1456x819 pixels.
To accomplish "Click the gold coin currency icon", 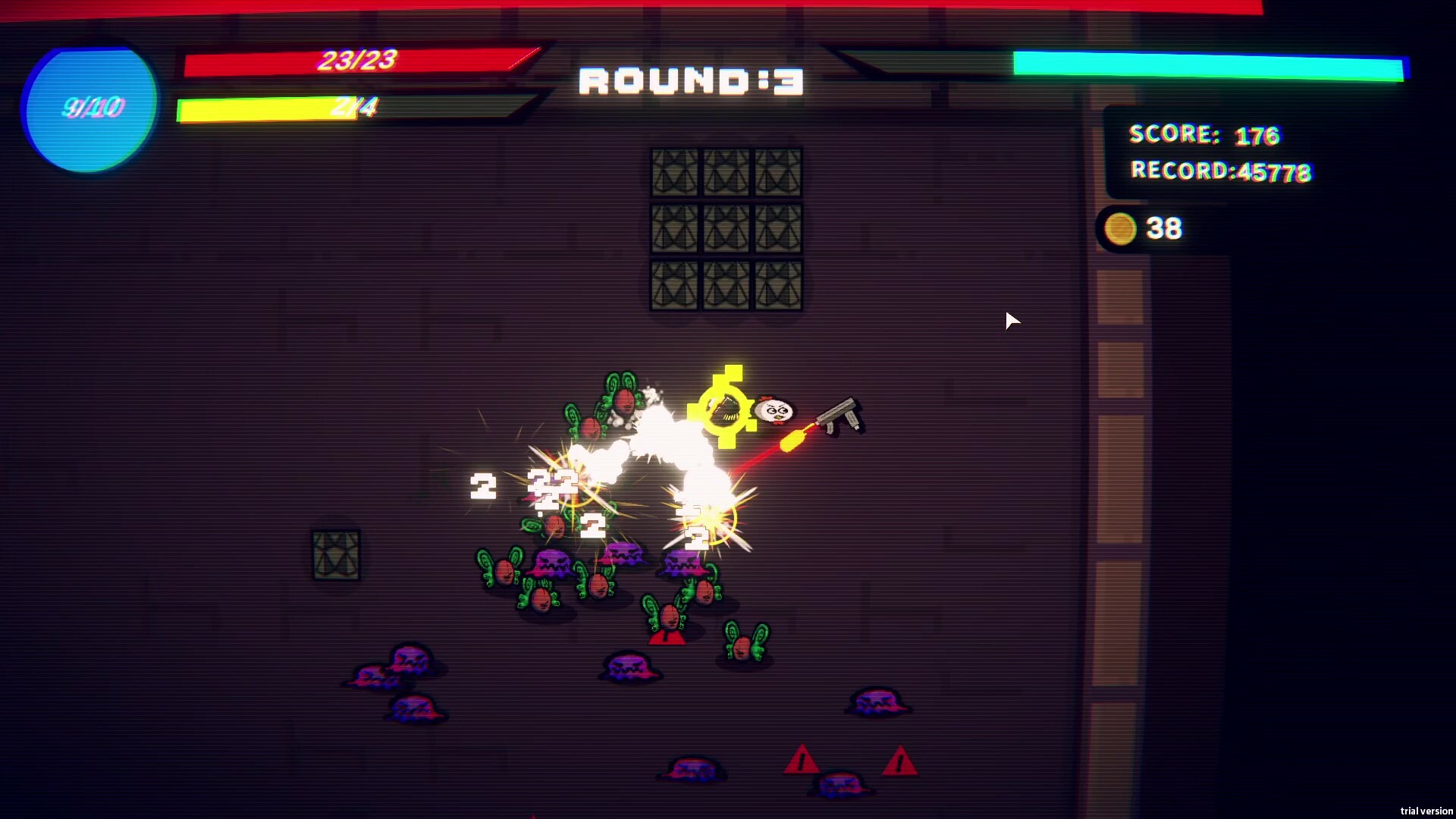I will pyautogui.click(x=1120, y=228).
